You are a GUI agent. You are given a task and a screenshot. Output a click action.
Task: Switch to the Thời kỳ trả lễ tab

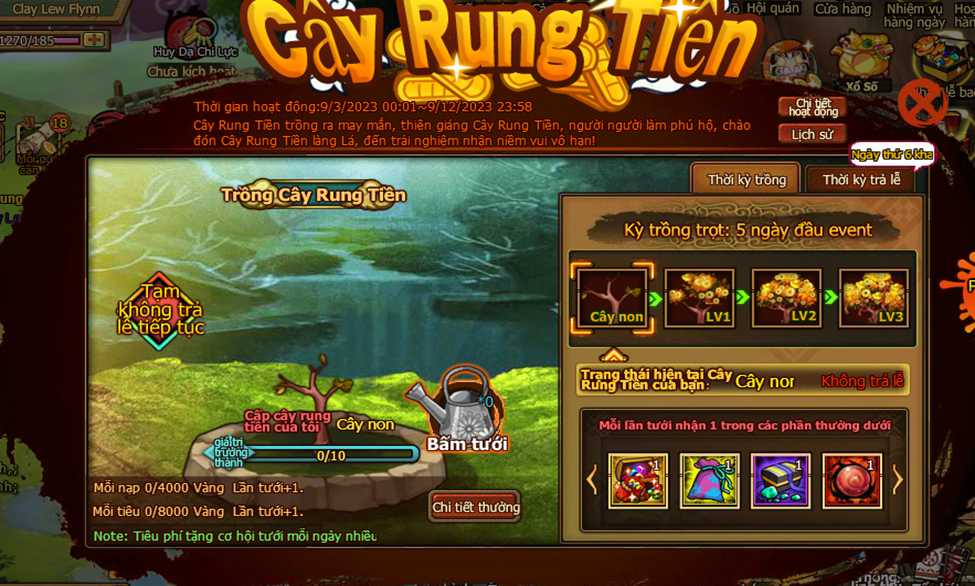[861, 180]
